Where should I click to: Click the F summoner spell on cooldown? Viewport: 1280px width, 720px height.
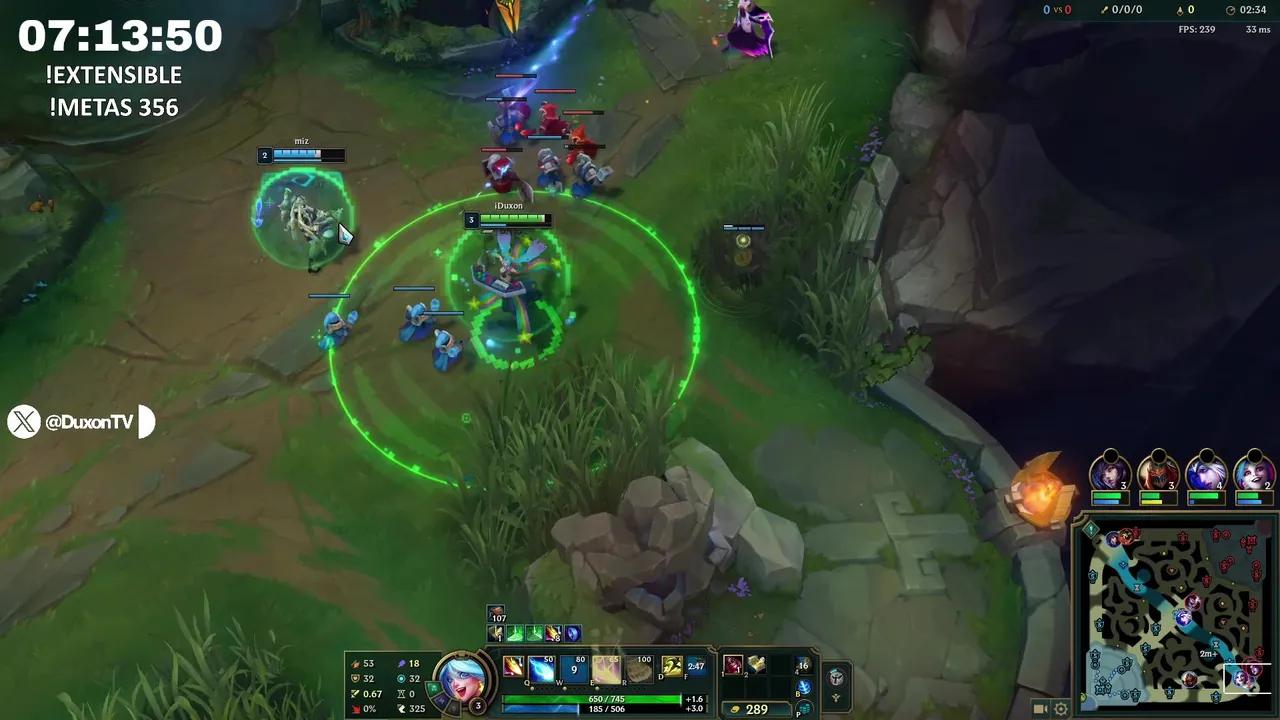(x=698, y=667)
